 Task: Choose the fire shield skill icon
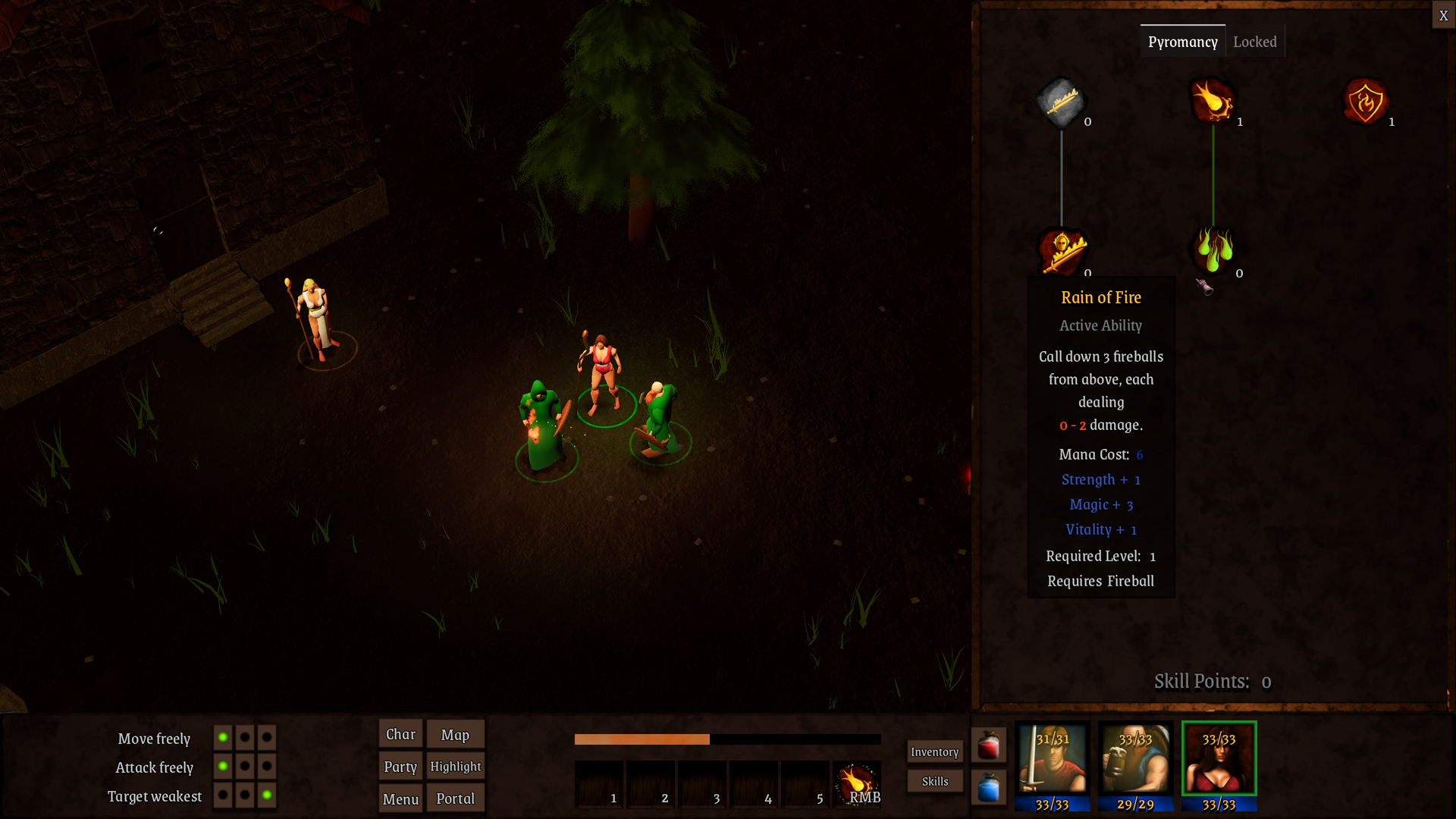click(1365, 101)
